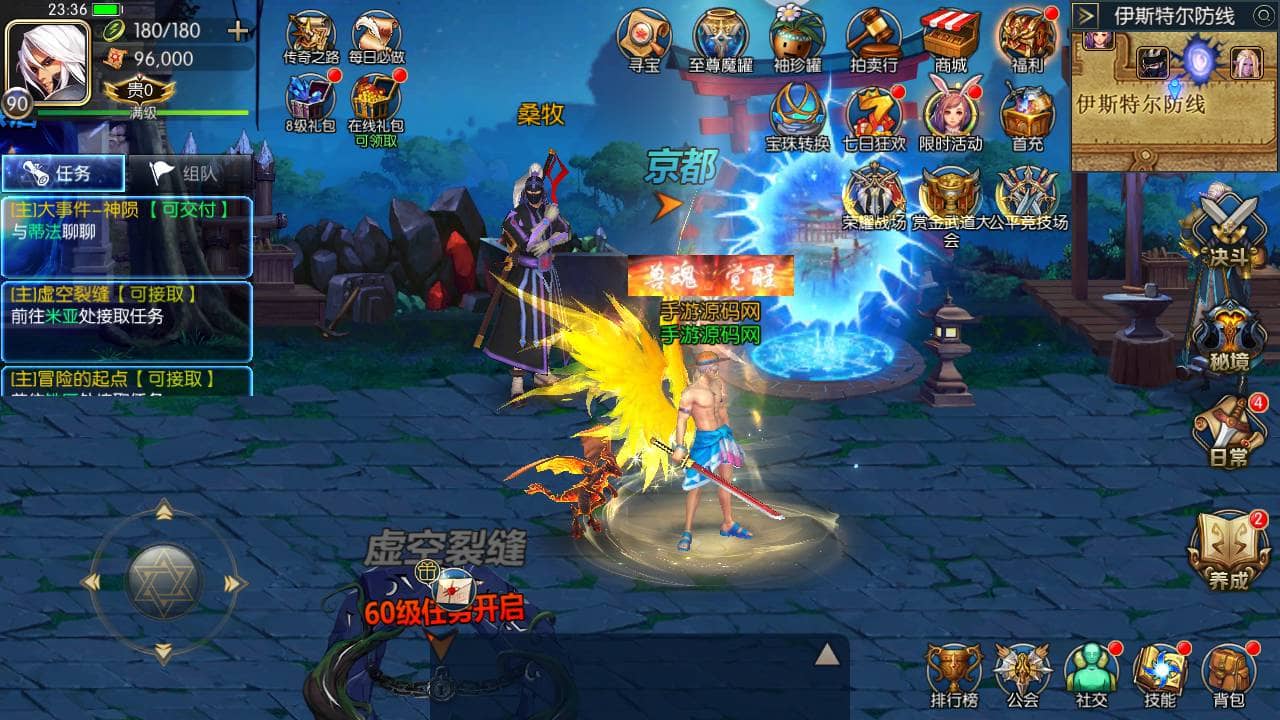Viewport: 1280px width, 720px height.
Task: Open the 寻宝 treasure hunt icon
Action: [644, 38]
